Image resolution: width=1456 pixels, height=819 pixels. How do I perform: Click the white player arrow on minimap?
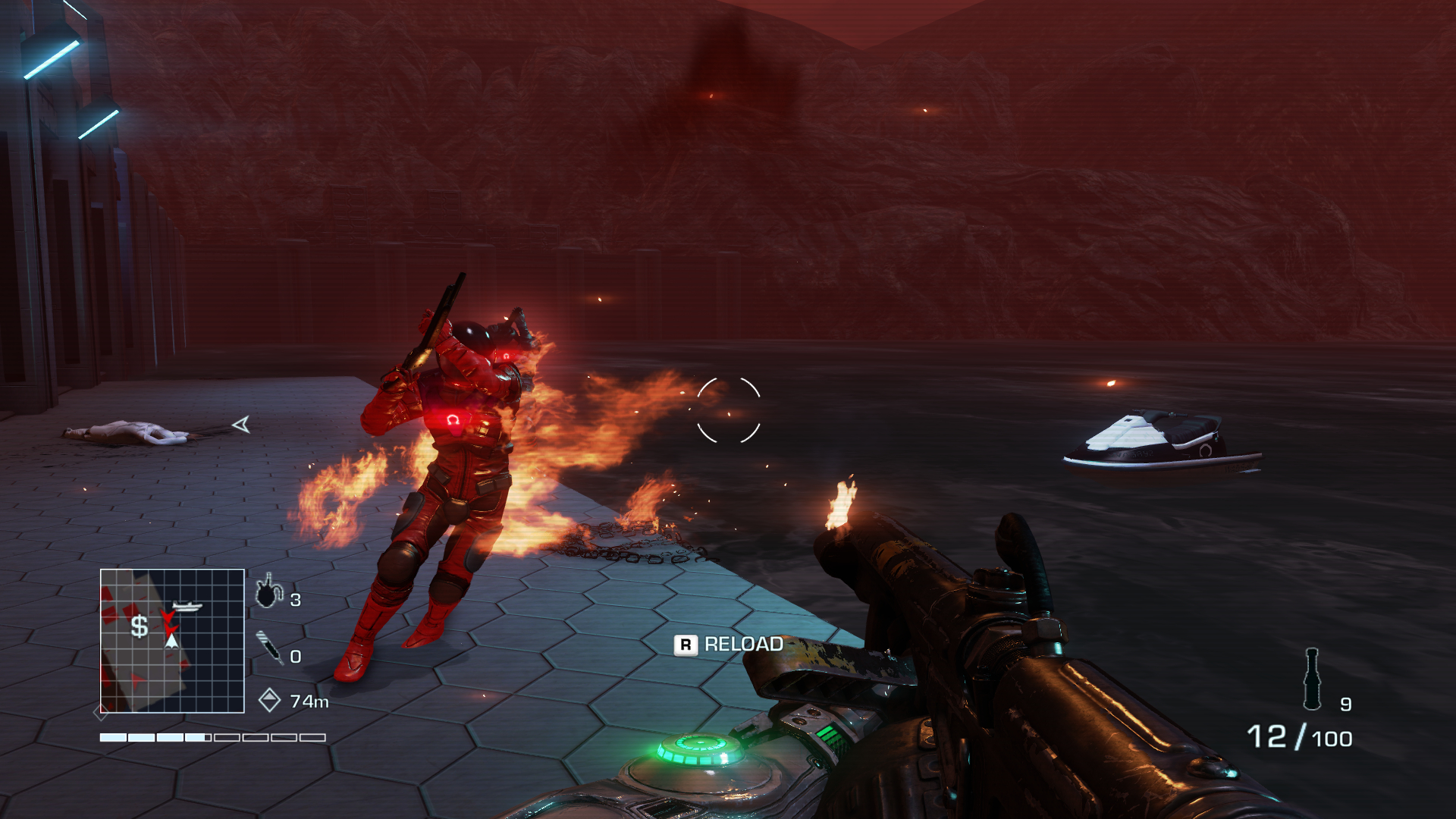pos(172,642)
